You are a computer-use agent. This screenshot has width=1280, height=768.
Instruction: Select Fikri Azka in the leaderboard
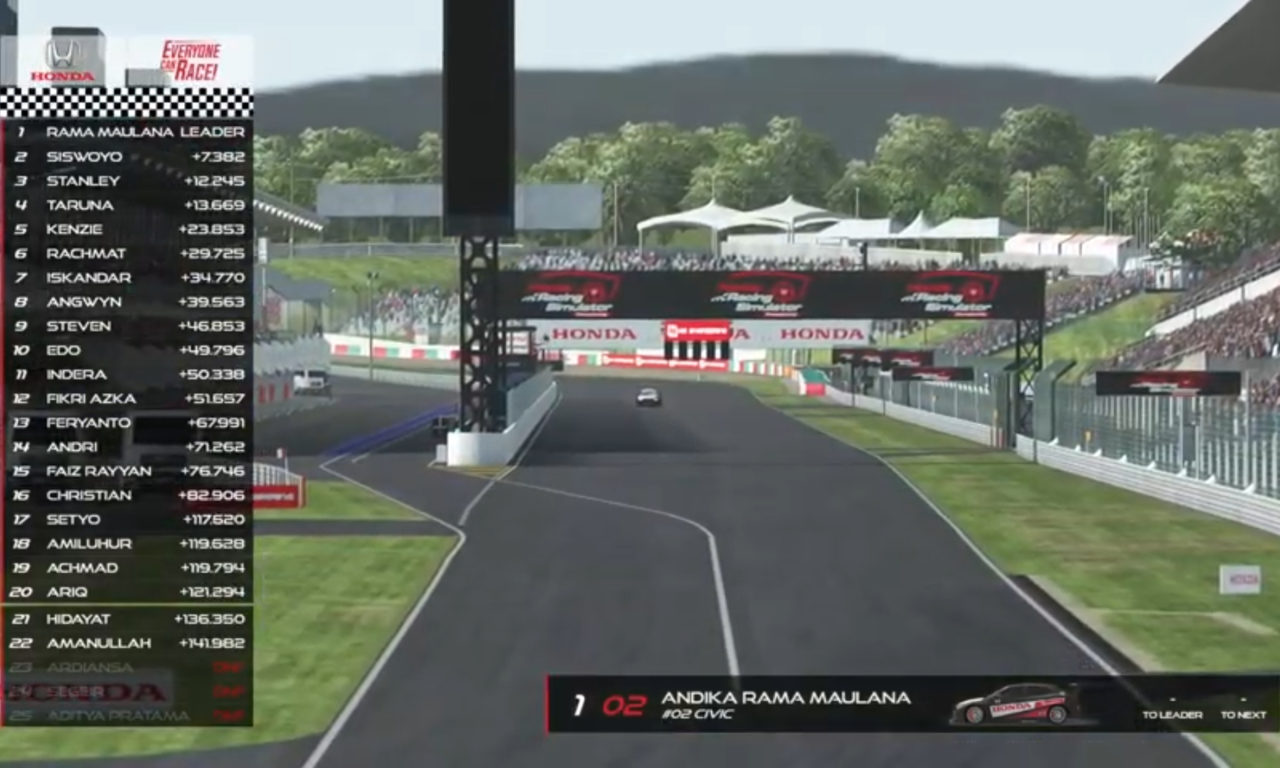[128, 399]
